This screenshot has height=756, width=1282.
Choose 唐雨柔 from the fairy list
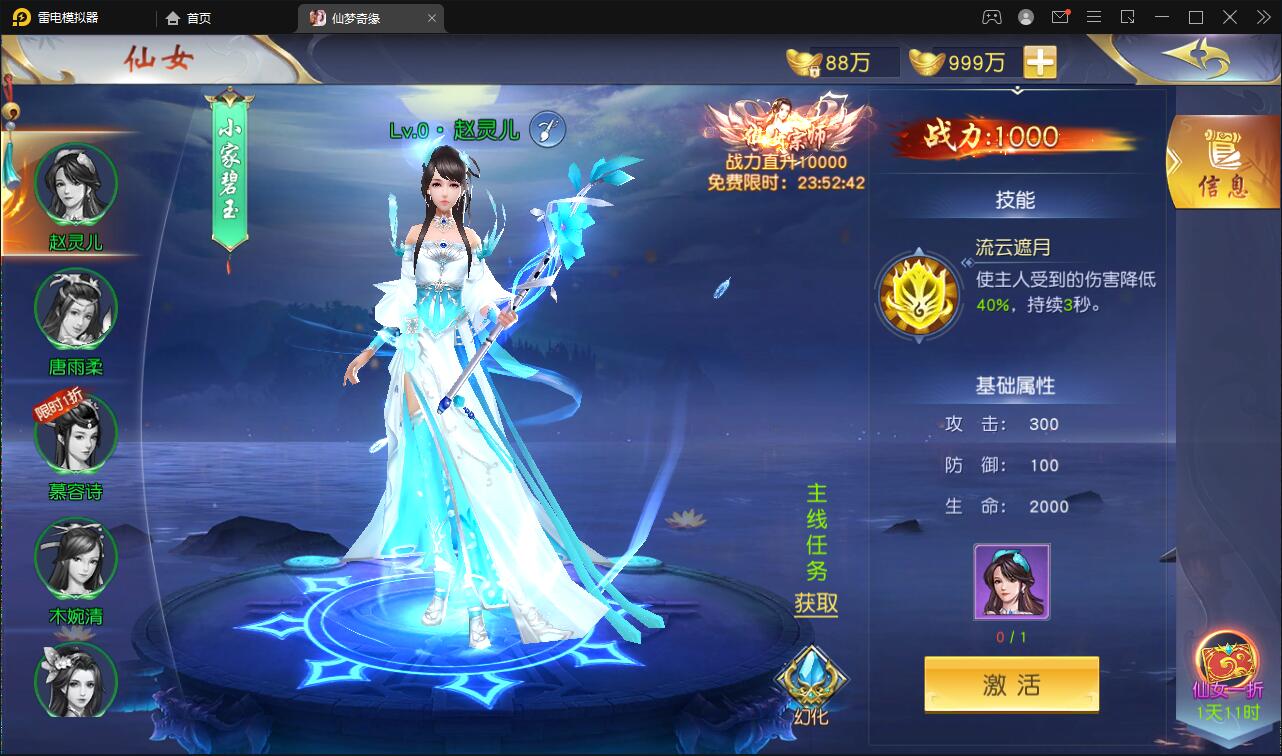coord(76,310)
